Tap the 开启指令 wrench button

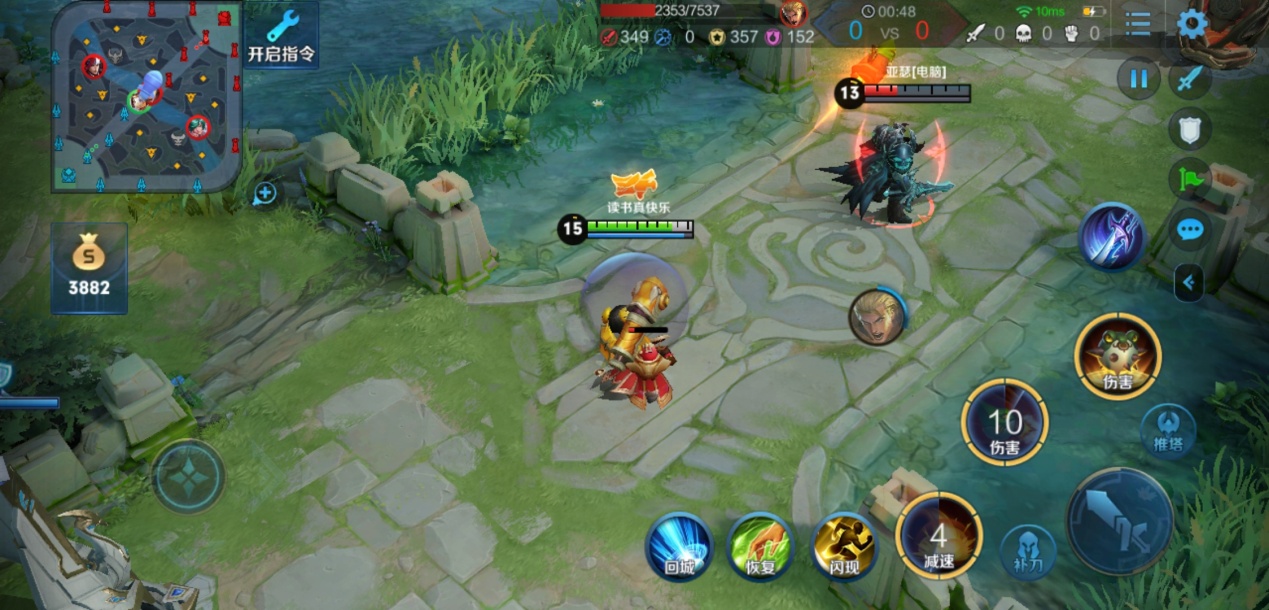pyautogui.click(x=282, y=36)
